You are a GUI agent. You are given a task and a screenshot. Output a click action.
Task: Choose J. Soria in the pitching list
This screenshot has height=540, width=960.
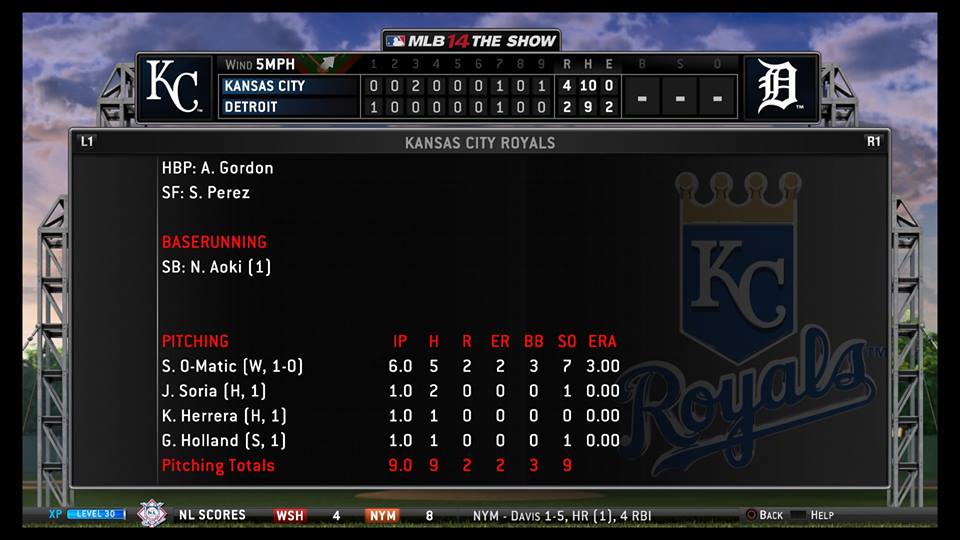coord(214,391)
